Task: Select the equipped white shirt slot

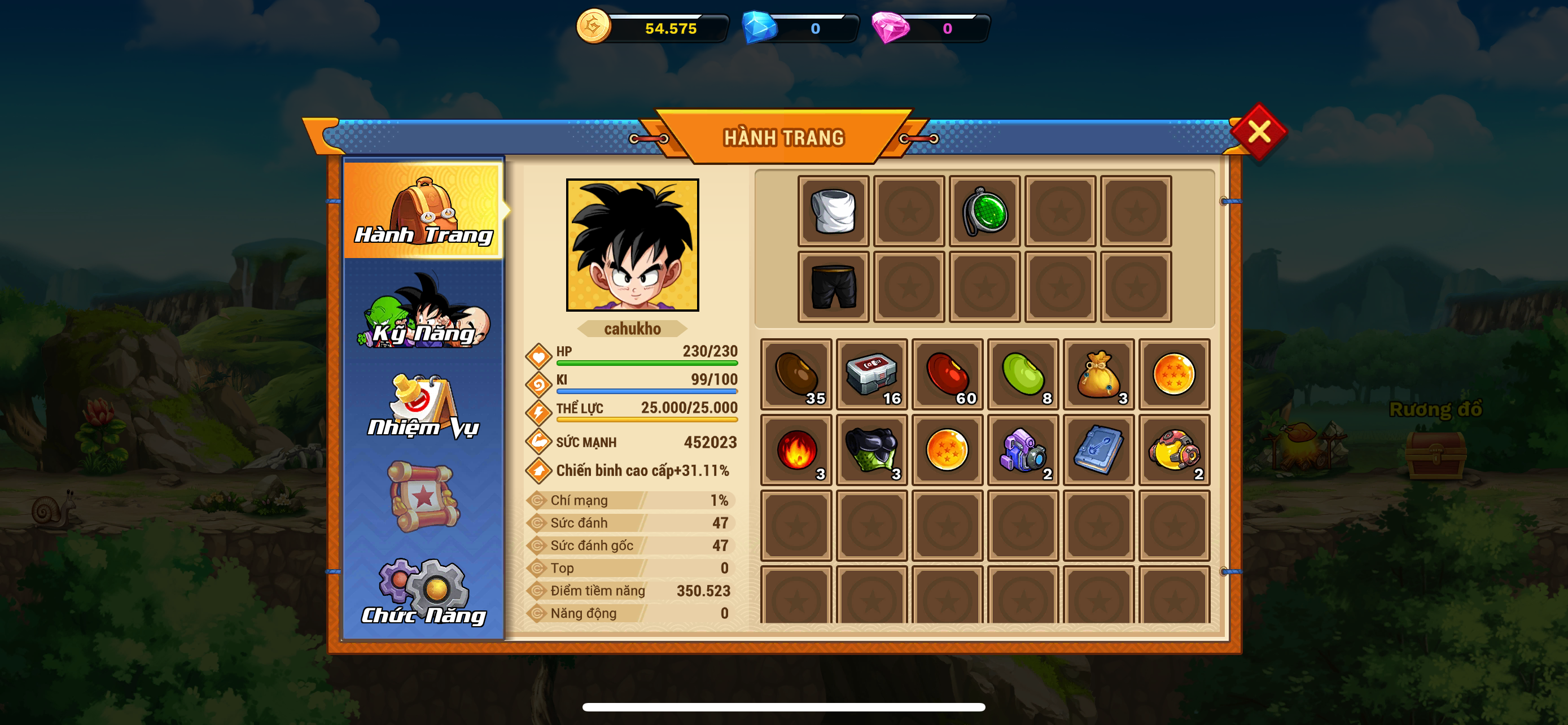Action: [833, 211]
